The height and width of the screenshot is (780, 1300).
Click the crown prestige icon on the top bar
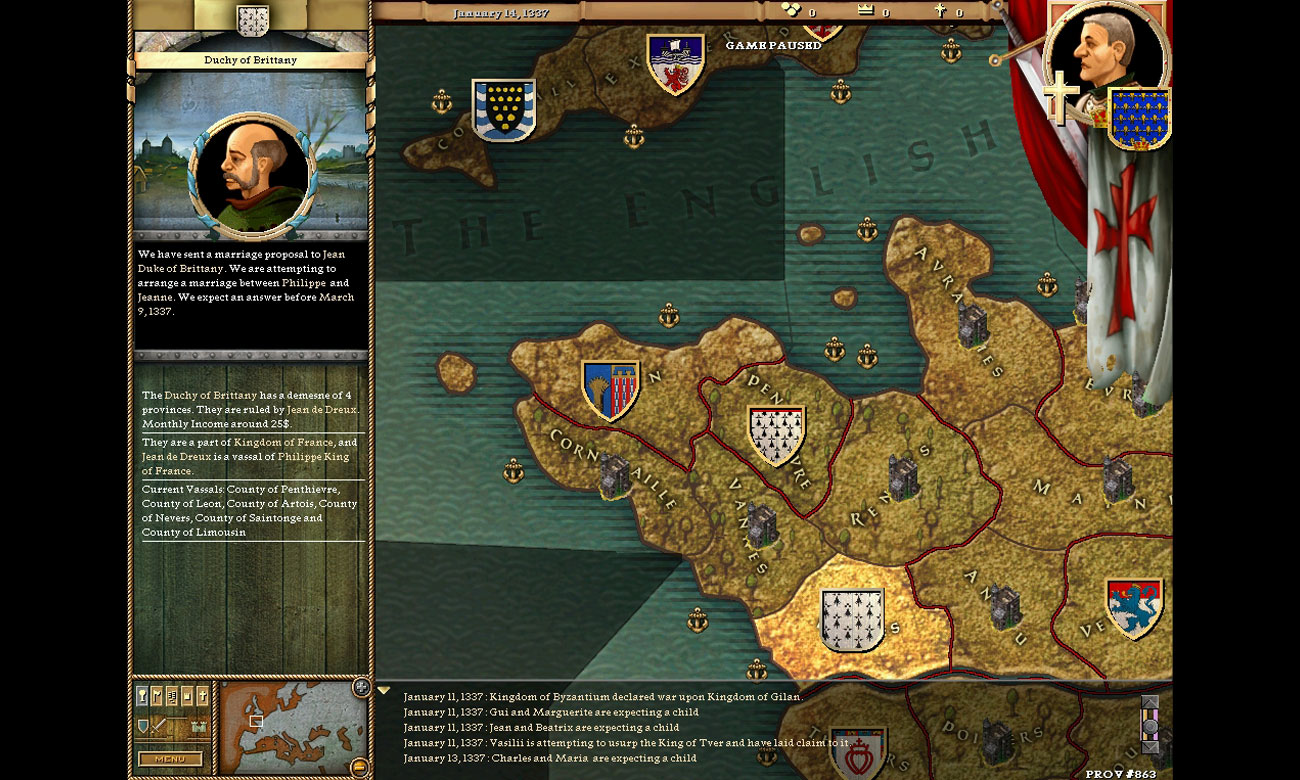(866, 9)
